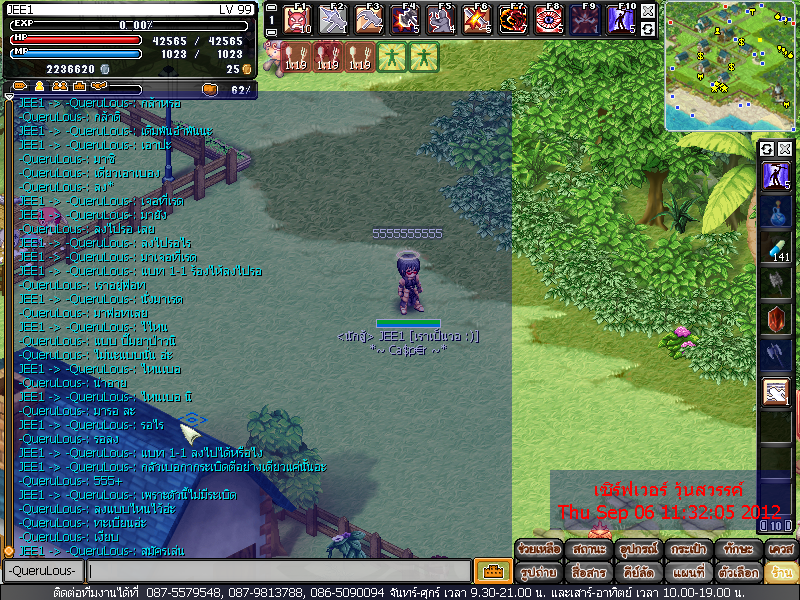The width and height of the screenshot is (800, 600).
Task: Focus the chat text input field
Action: tap(278, 572)
